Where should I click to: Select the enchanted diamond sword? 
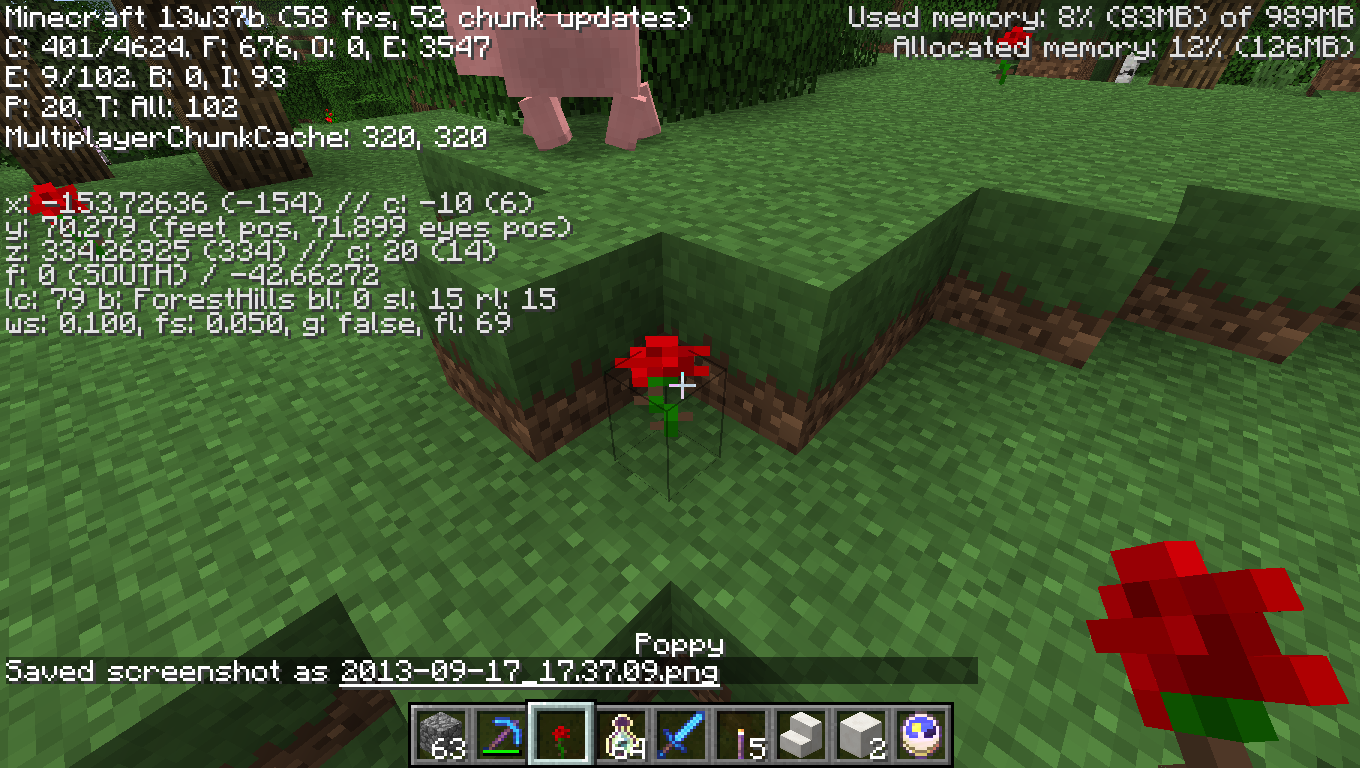680,733
